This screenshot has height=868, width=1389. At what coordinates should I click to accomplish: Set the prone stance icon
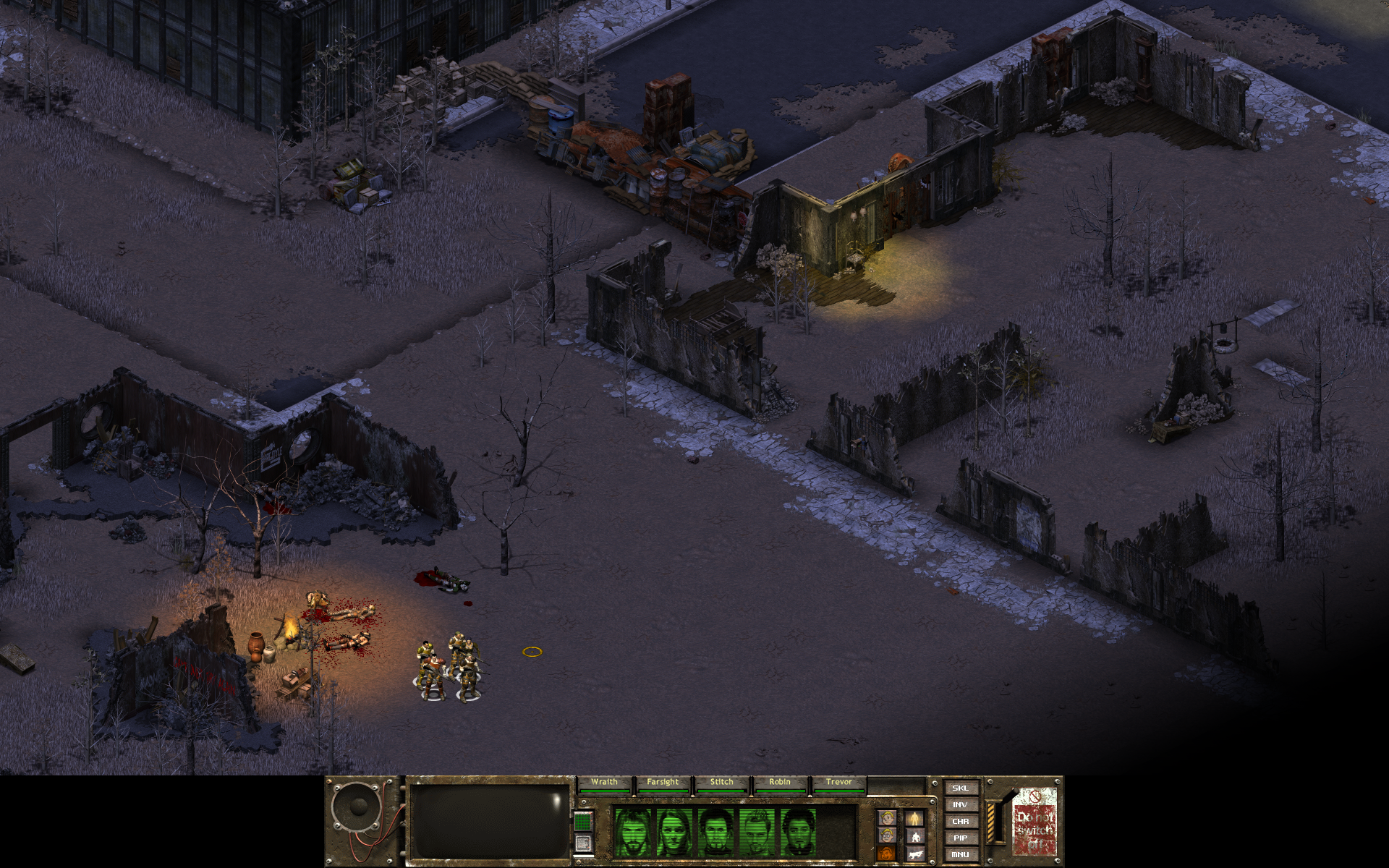915,855
